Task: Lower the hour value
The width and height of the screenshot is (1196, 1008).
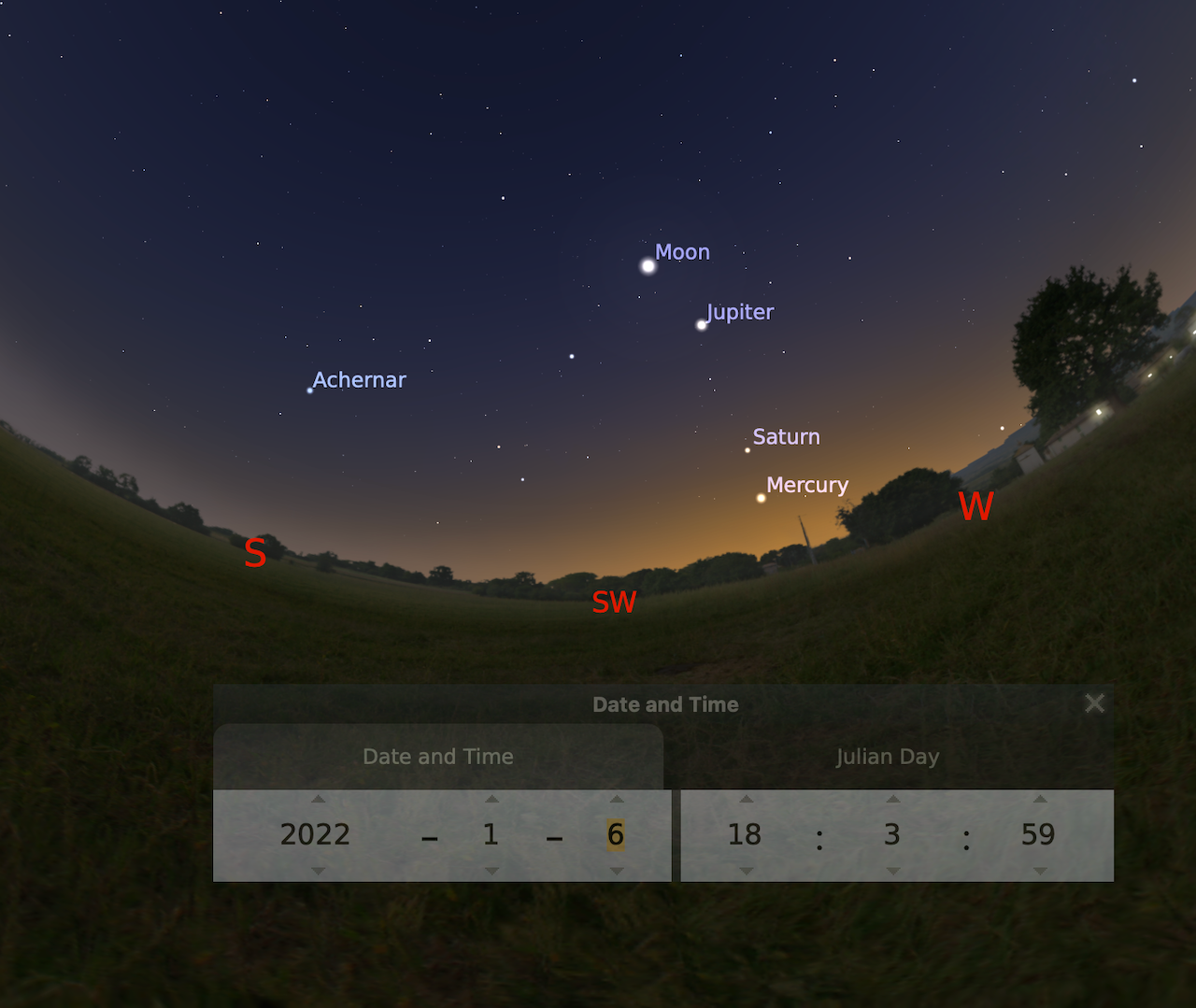Action: pos(746,871)
